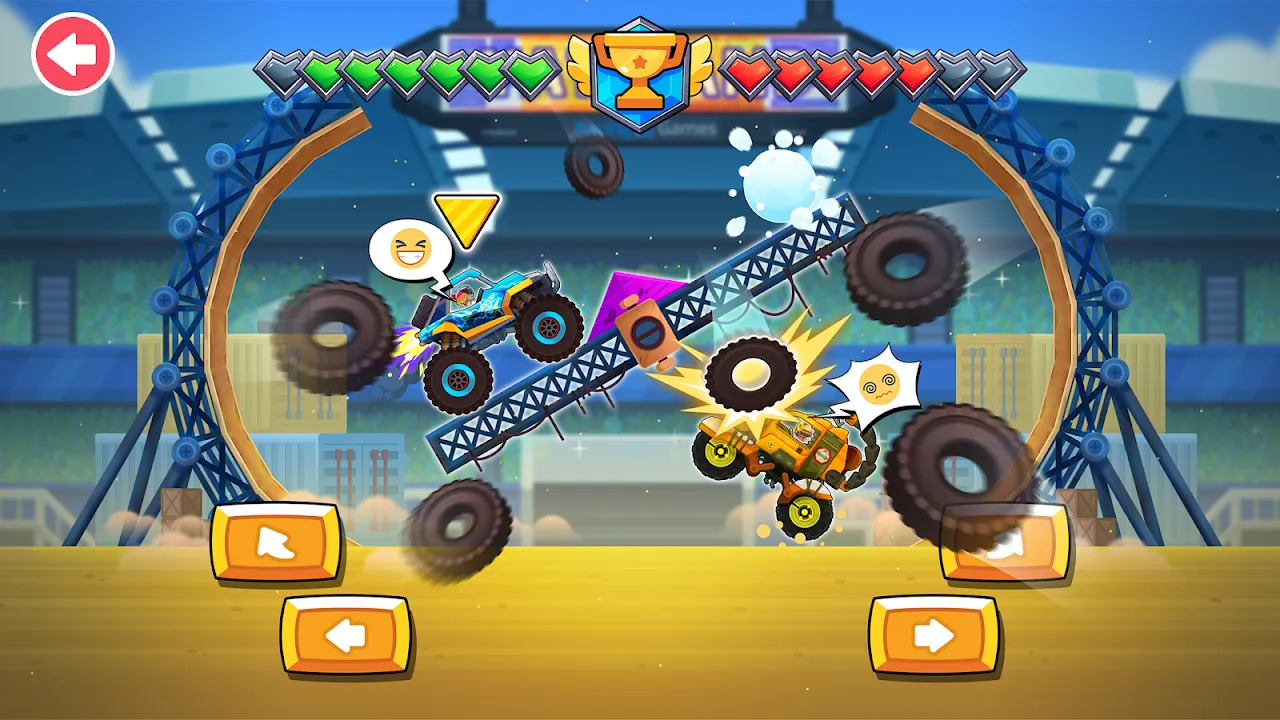The width and height of the screenshot is (1280, 720).
Task: Tap the orange right arrow drive button
Action: 933,636
